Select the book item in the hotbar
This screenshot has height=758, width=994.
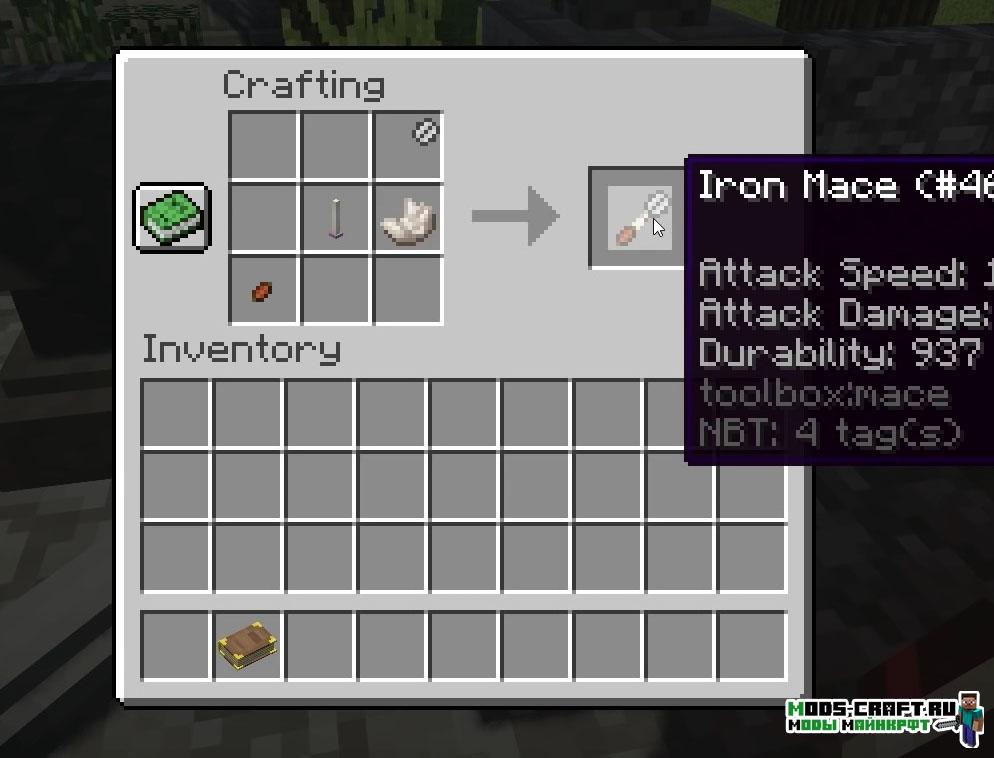[249, 647]
